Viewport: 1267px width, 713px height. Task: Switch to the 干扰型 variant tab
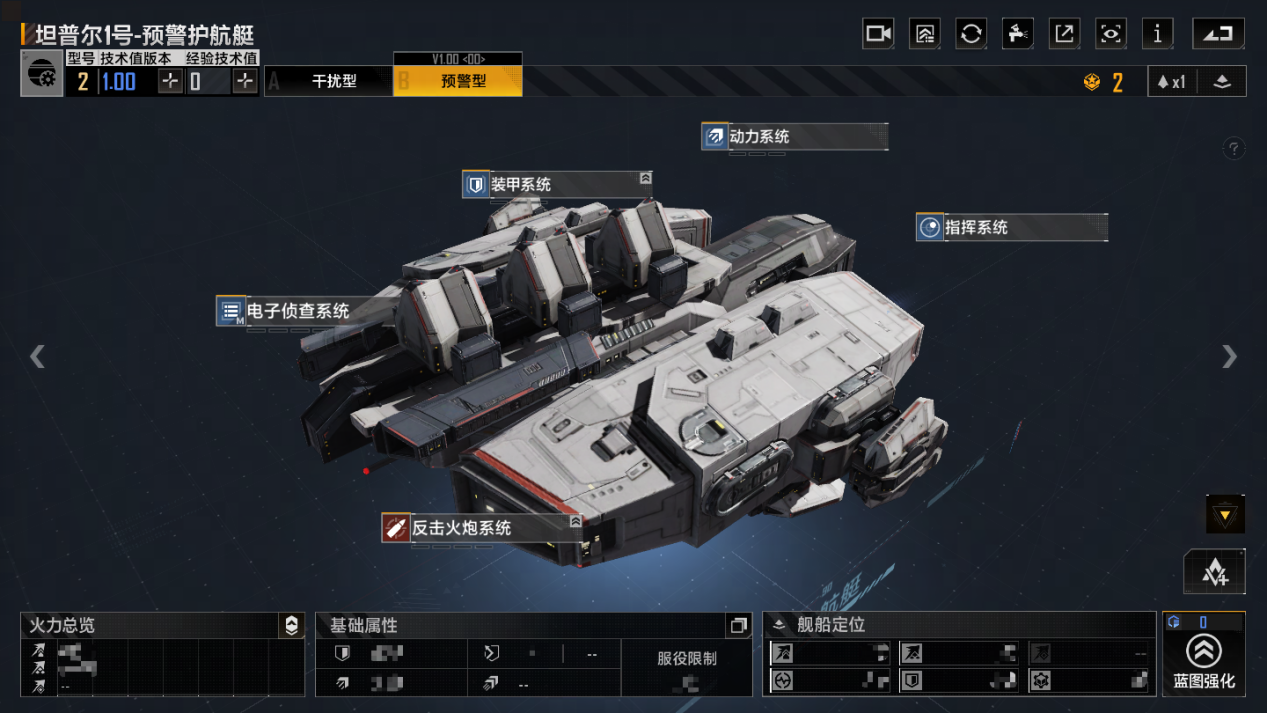click(x=334, y=82)
